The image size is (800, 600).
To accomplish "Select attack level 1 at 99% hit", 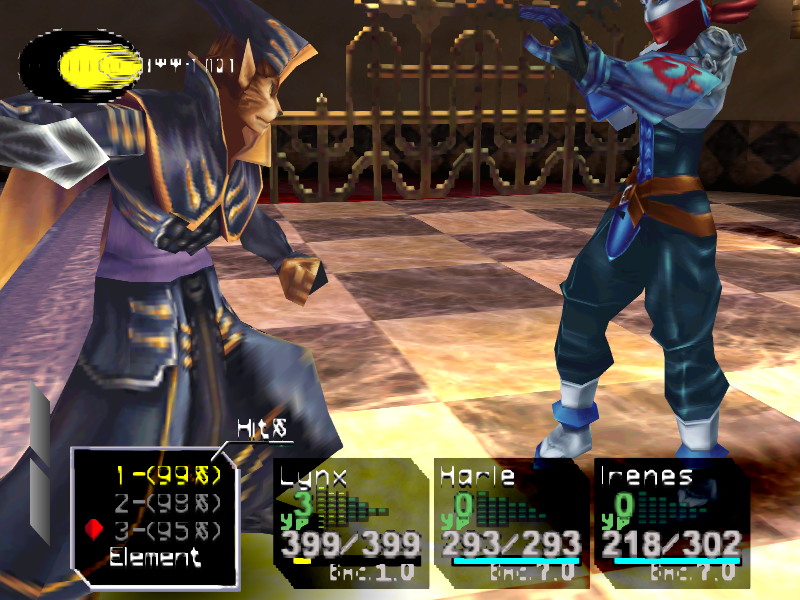I will [167, 476].
